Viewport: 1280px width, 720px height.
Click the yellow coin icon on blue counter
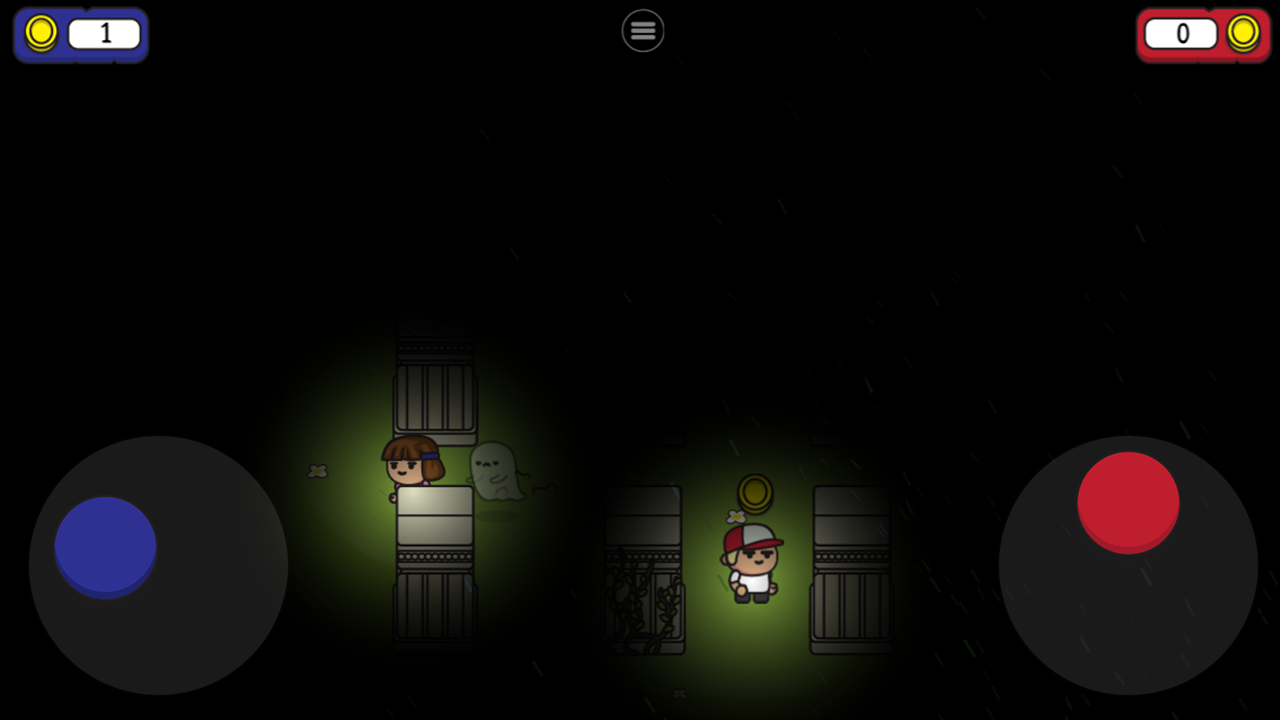41,32
